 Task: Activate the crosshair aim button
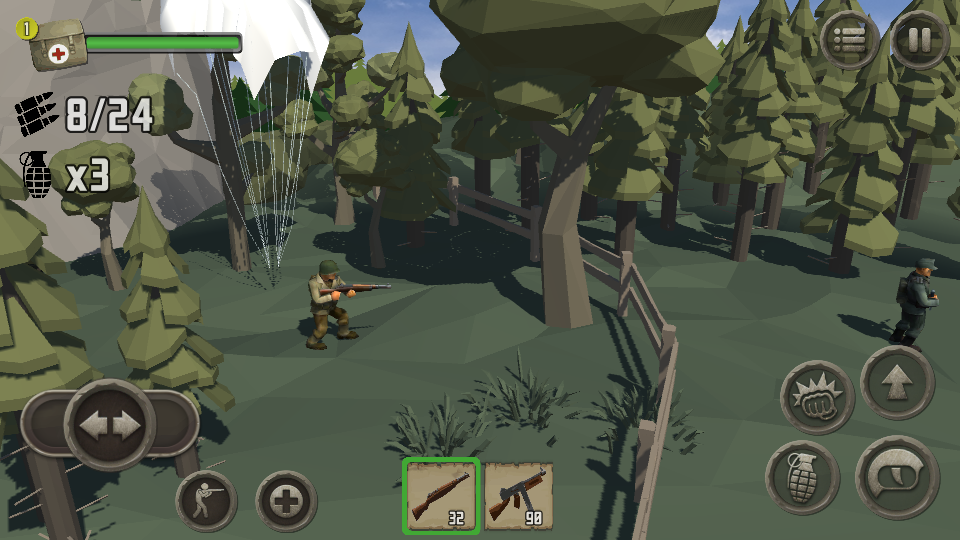[x=286, y=500]
